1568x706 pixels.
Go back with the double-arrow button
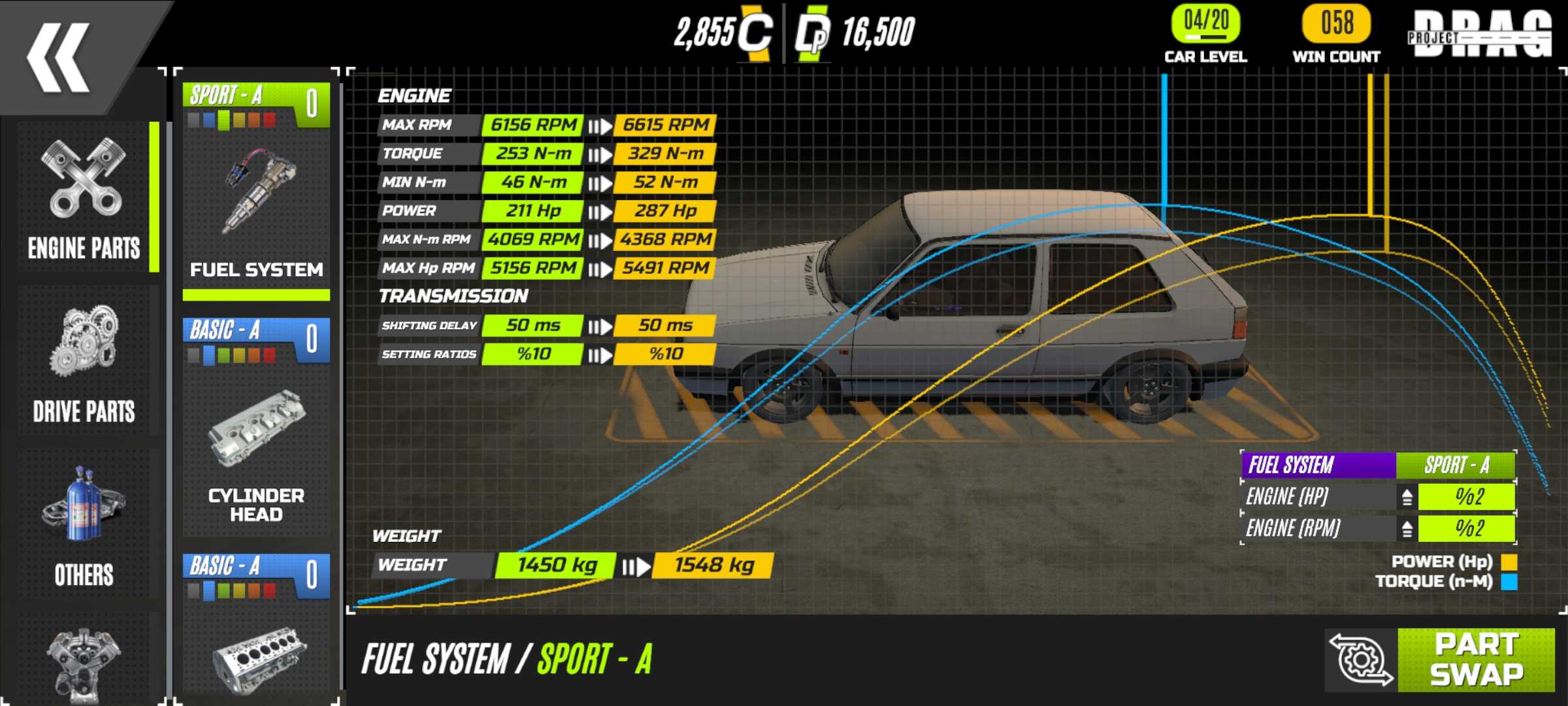pyautogui.click(x=59, y=58)
